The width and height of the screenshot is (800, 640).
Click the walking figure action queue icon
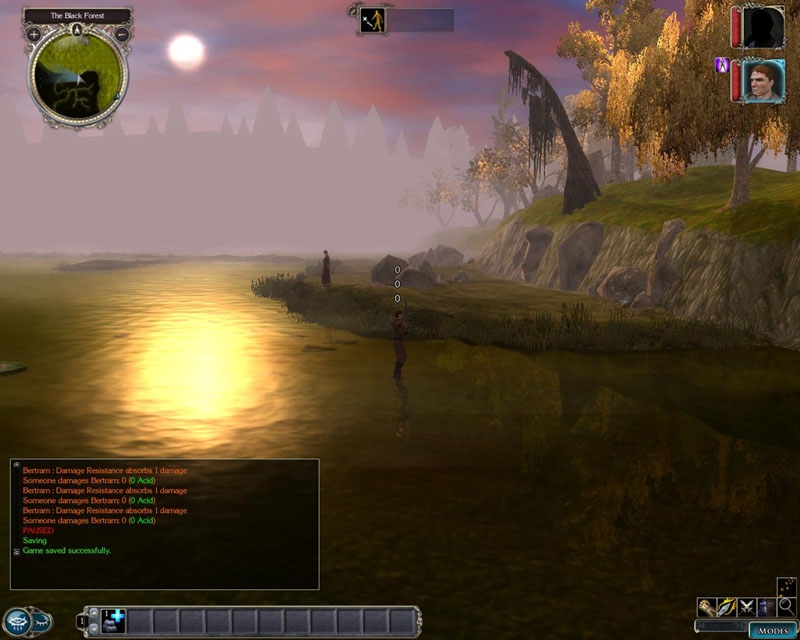[x=371, y=19]
